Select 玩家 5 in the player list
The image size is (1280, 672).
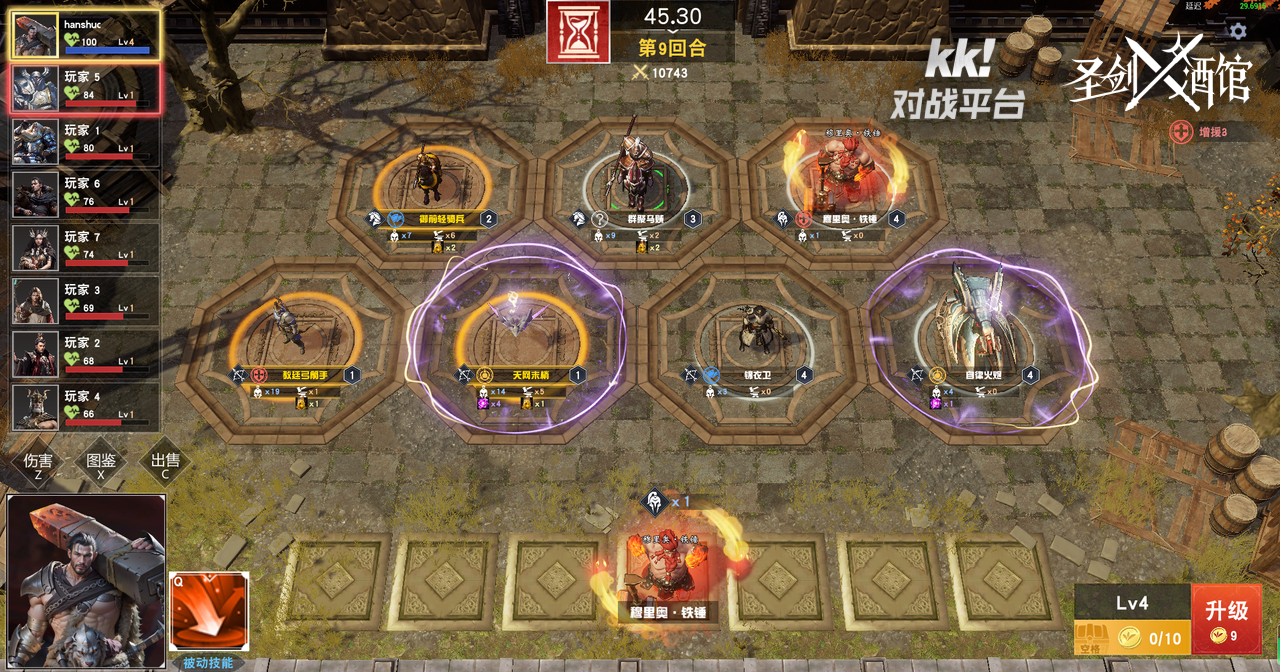tap(85, 88)
